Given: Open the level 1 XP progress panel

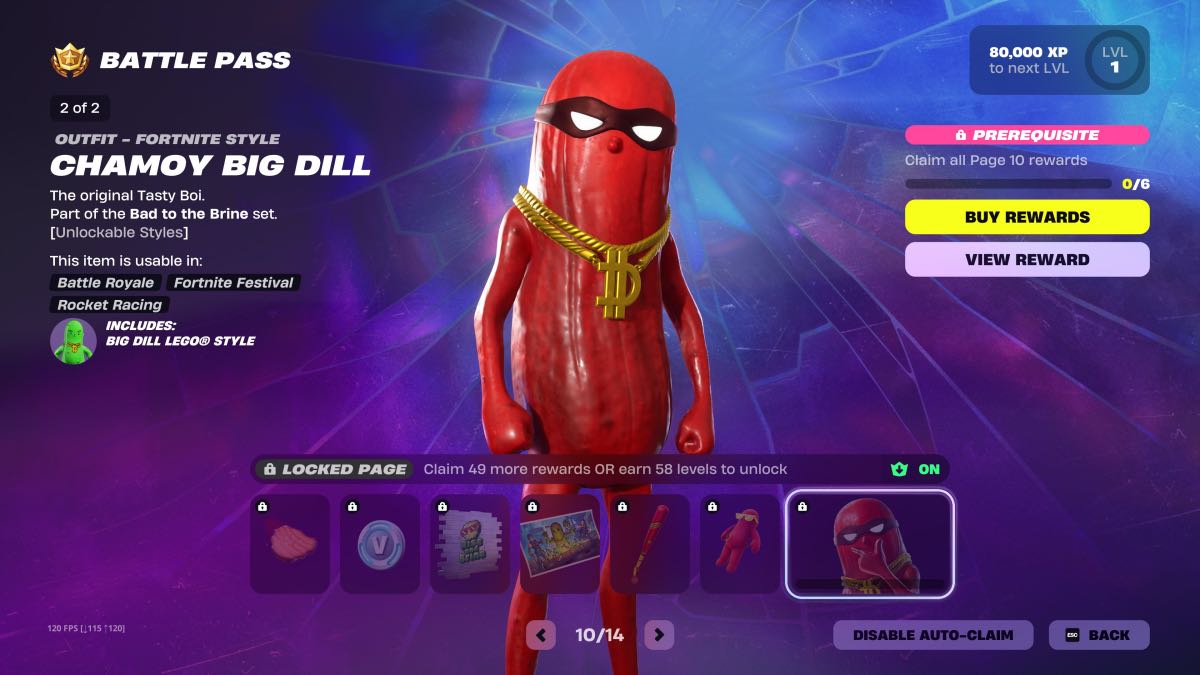Looking at the screenshot, I should point(1059,60).
